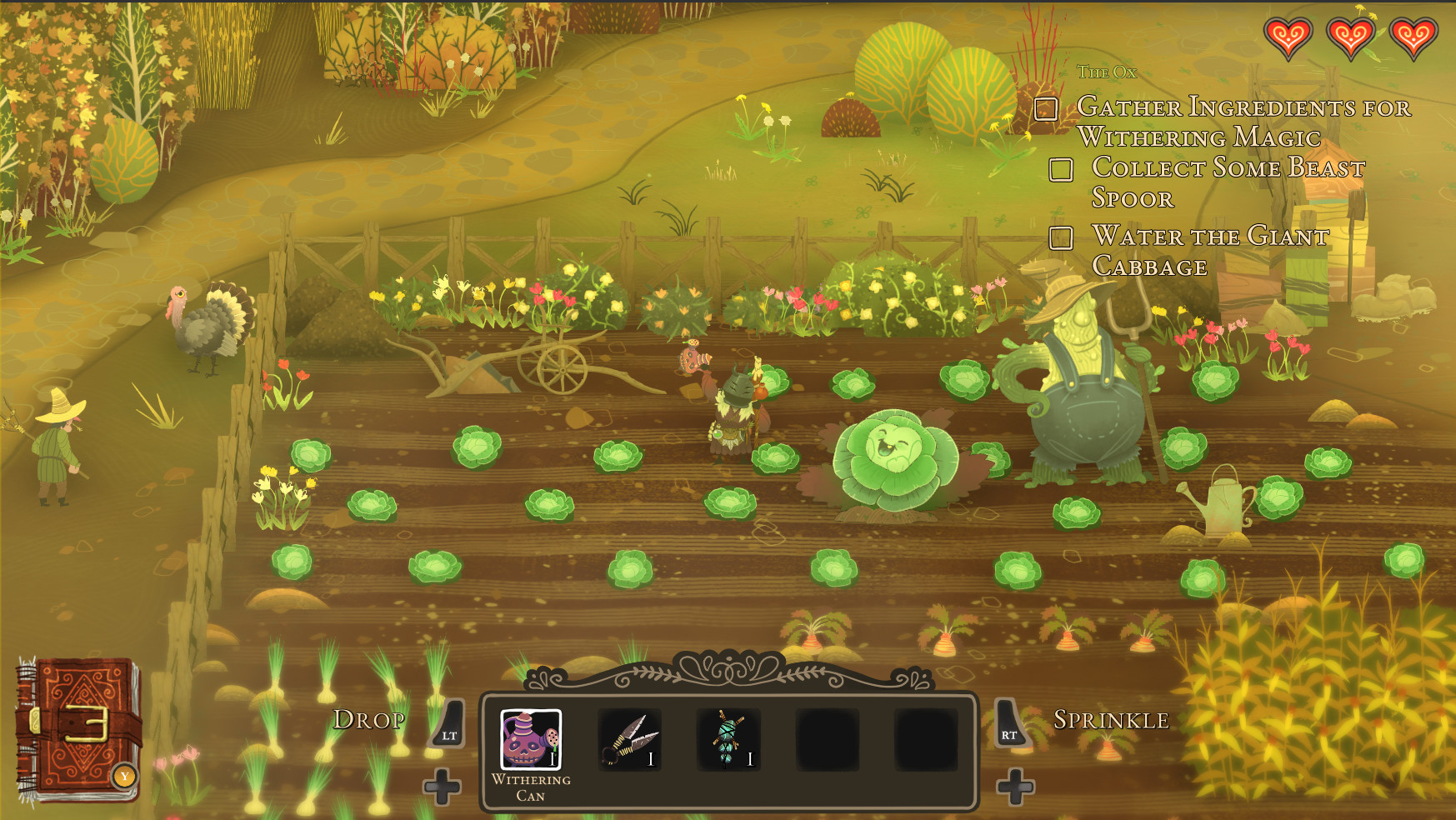Mark Water the Giant Cabbage as complete
1456x820 pixels.
(x=1062, y=238)
